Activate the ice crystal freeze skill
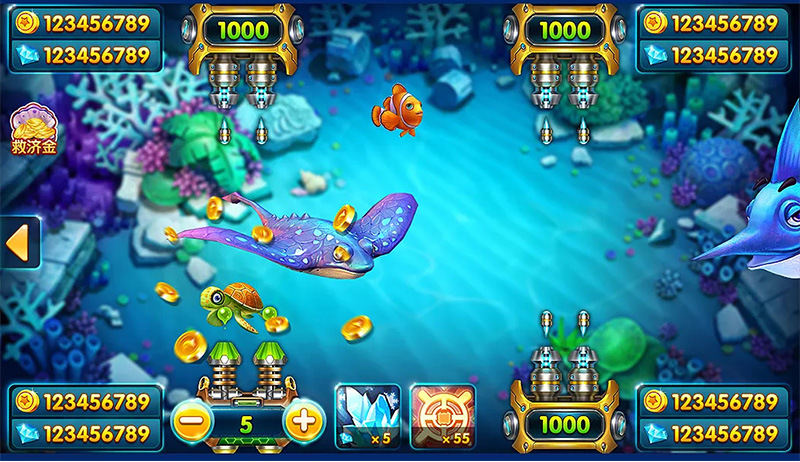800x462 pixels. (x=367, y=415)
